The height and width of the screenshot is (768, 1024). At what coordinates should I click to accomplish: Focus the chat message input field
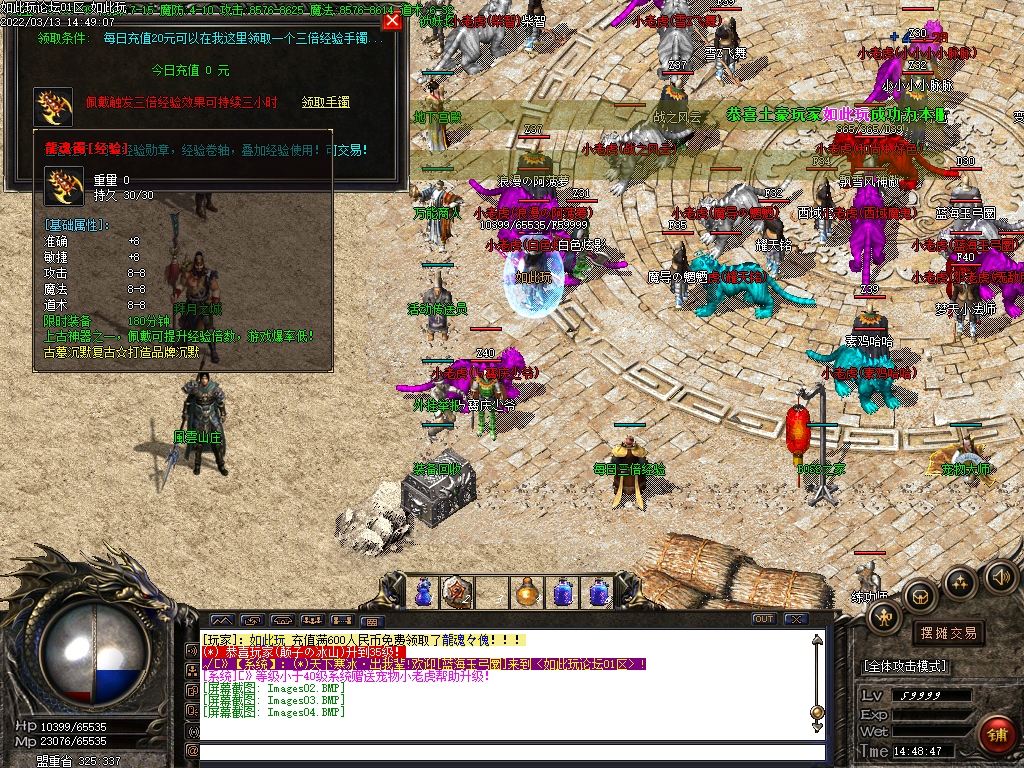(x=510, y=751)
